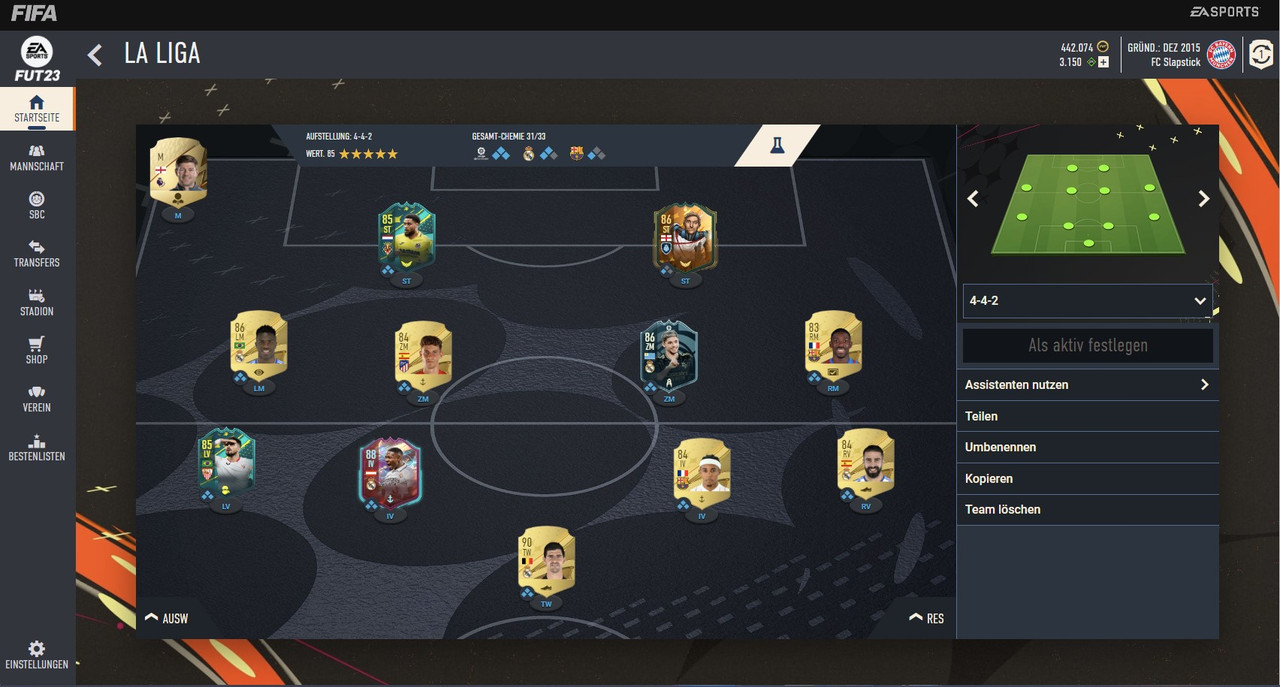Open the Stadion section
Screen dimensions: 1280x687
[x=36, y=303]
